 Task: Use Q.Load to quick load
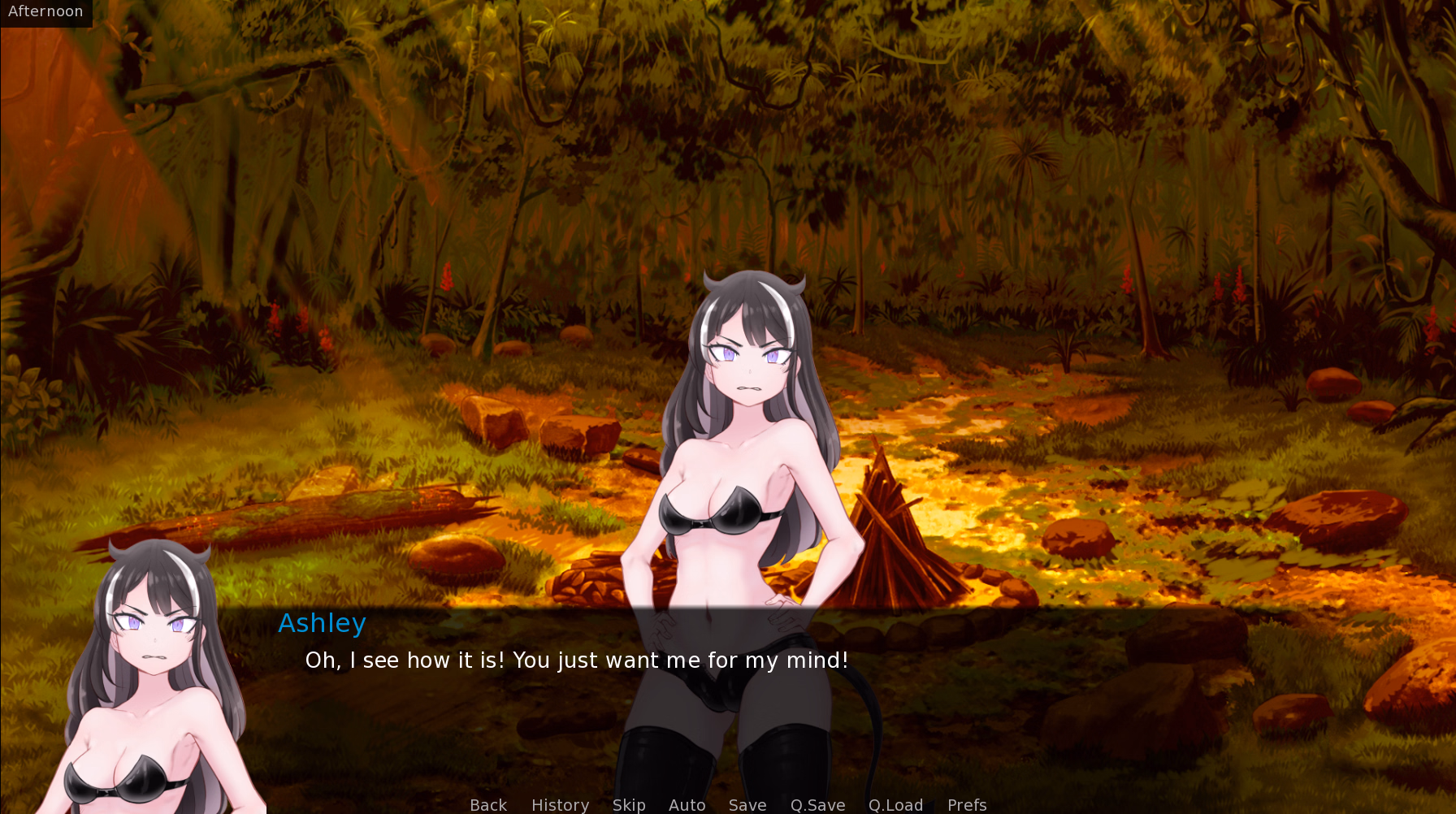tap(895, 804)
